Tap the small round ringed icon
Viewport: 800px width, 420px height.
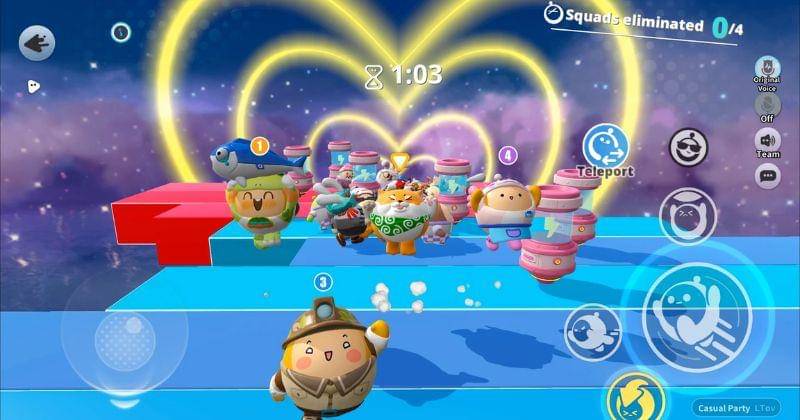121,32
